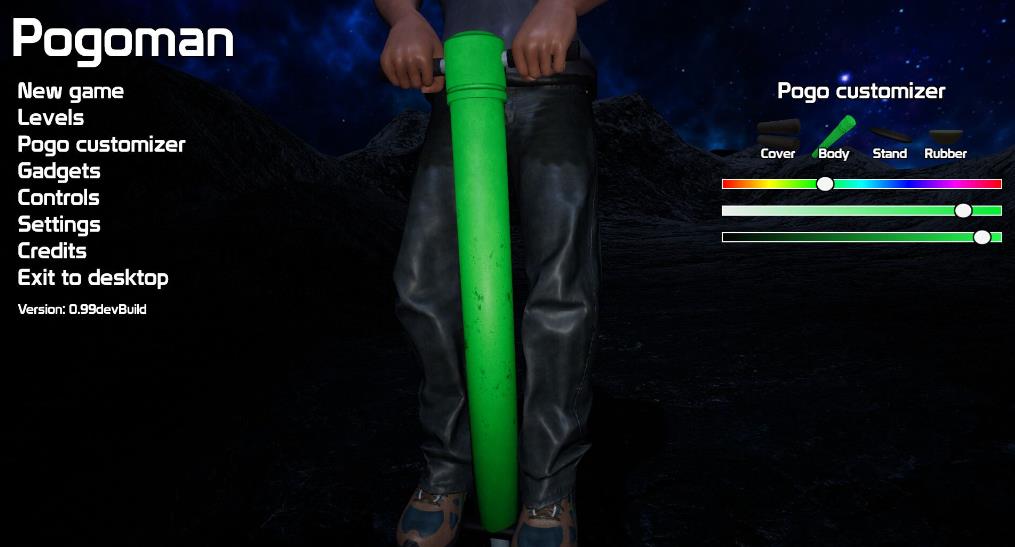This screenshot has height=547, width=1015.
Task: Switch to the Body pogo part
Action: coord(834,138)
